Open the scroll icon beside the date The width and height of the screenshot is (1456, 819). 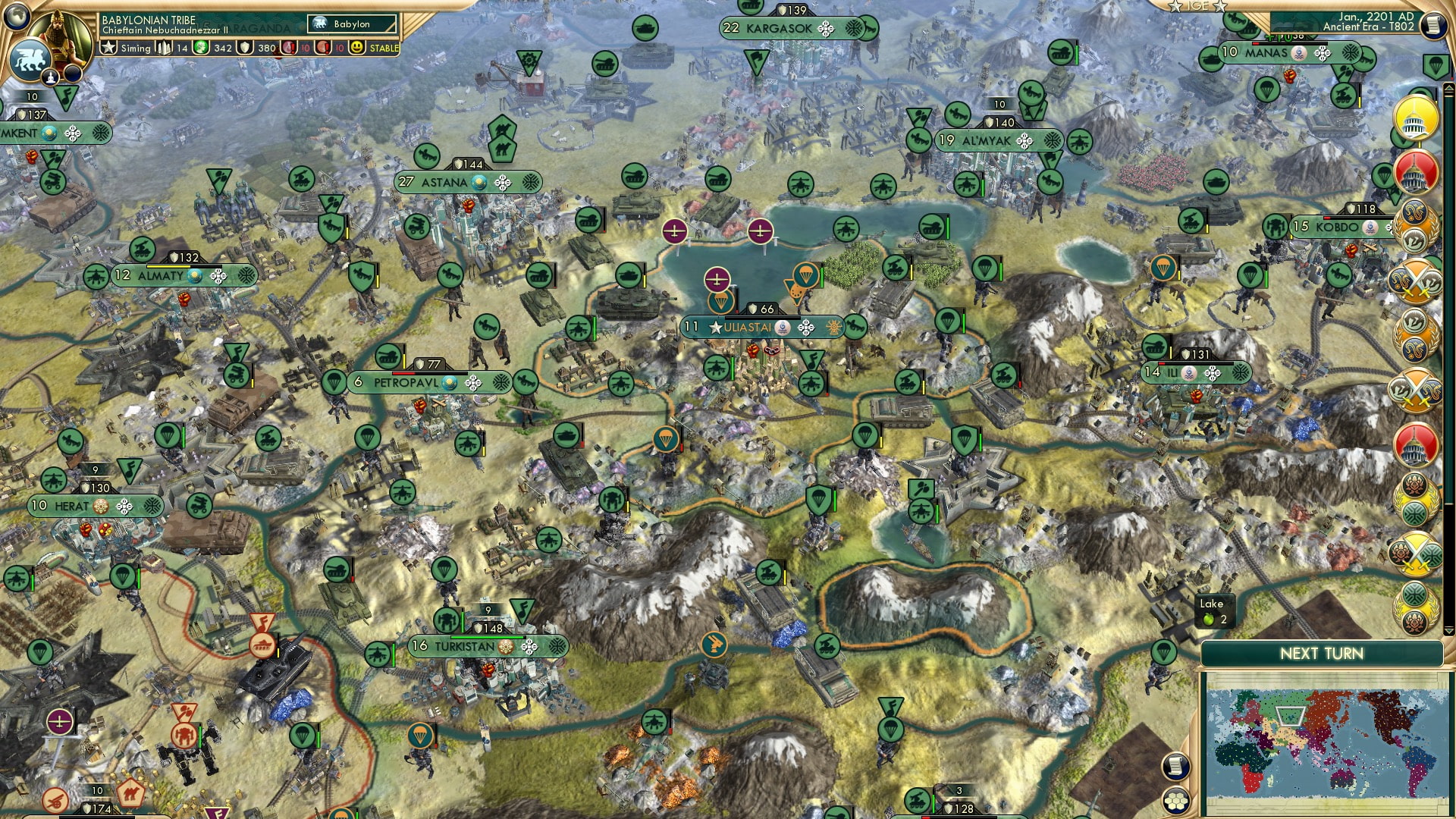[x=1432, y=25]
